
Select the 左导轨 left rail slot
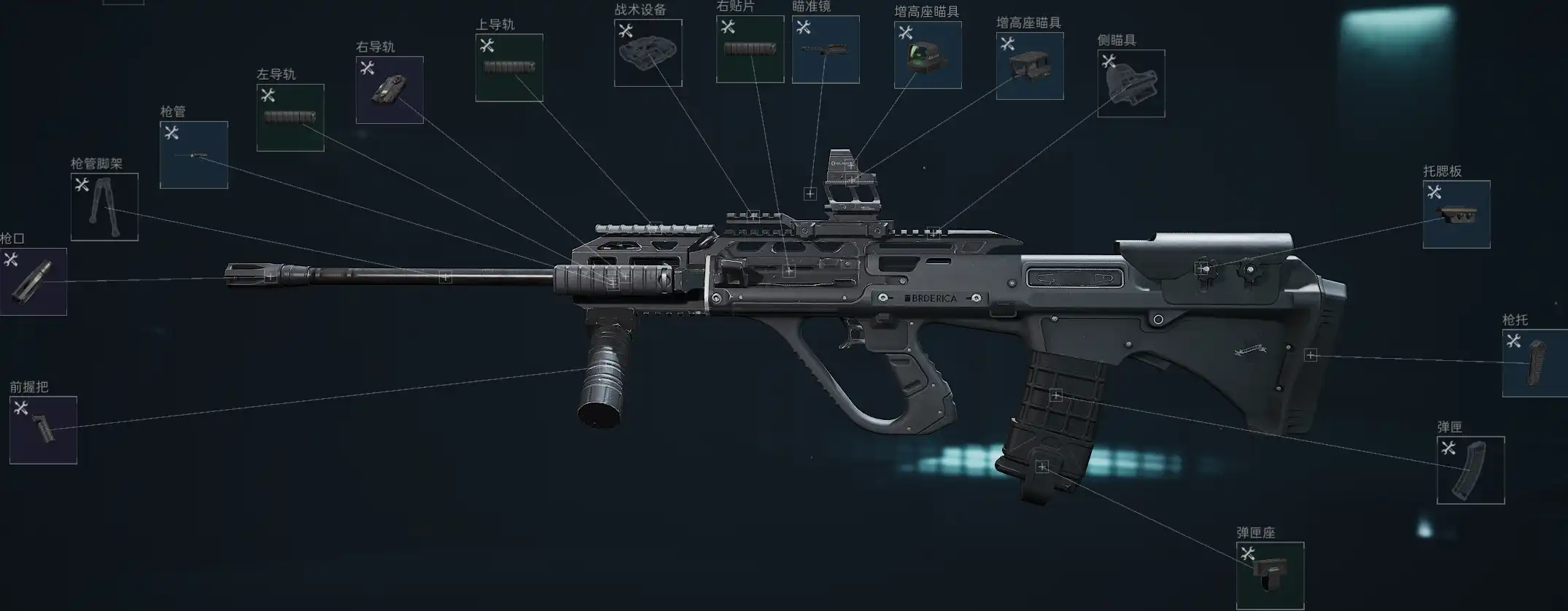[x=290, y=117]
